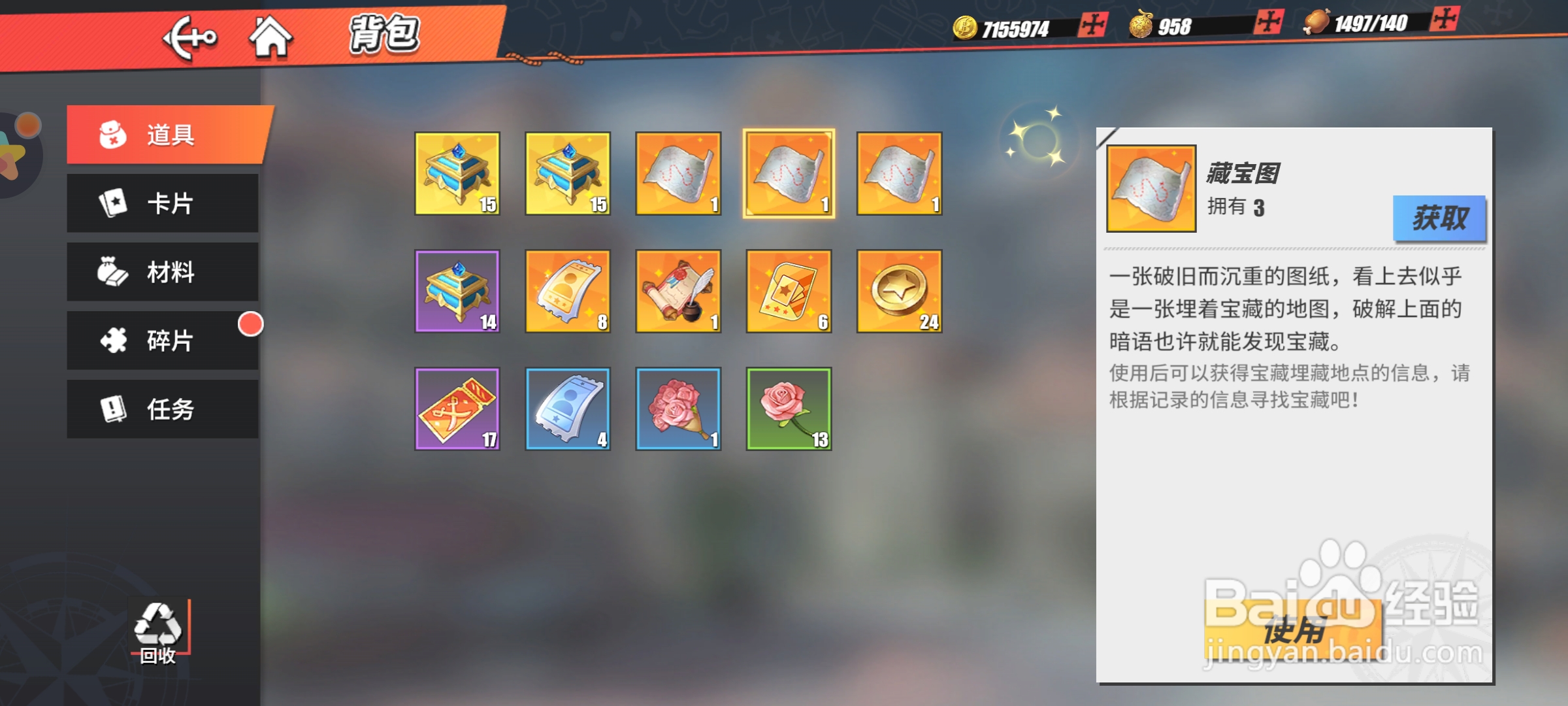Click the pink rose item with count 13

[x=788, y=409]
